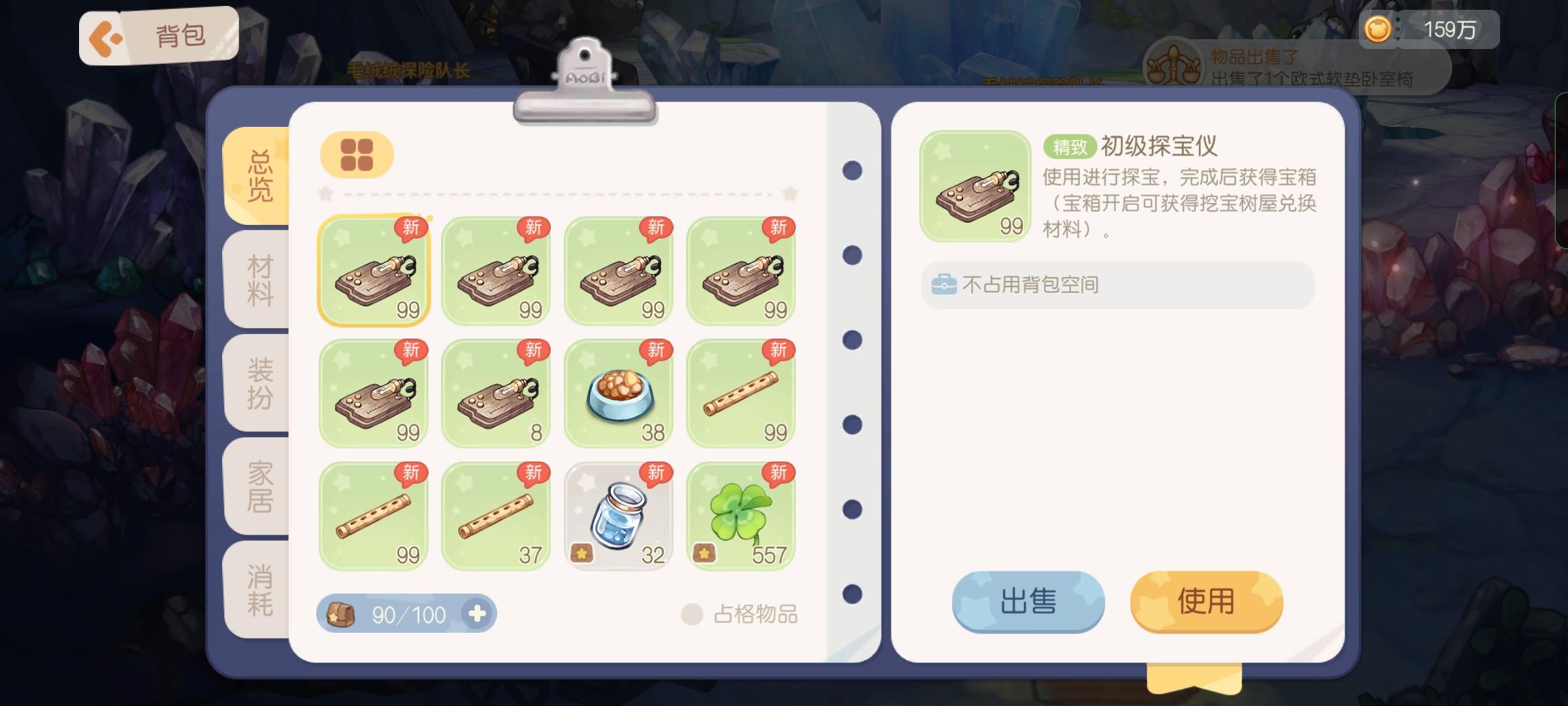Click the plus to expand backpack capacity
The image size is (1568, 706).
click(479, 613)
